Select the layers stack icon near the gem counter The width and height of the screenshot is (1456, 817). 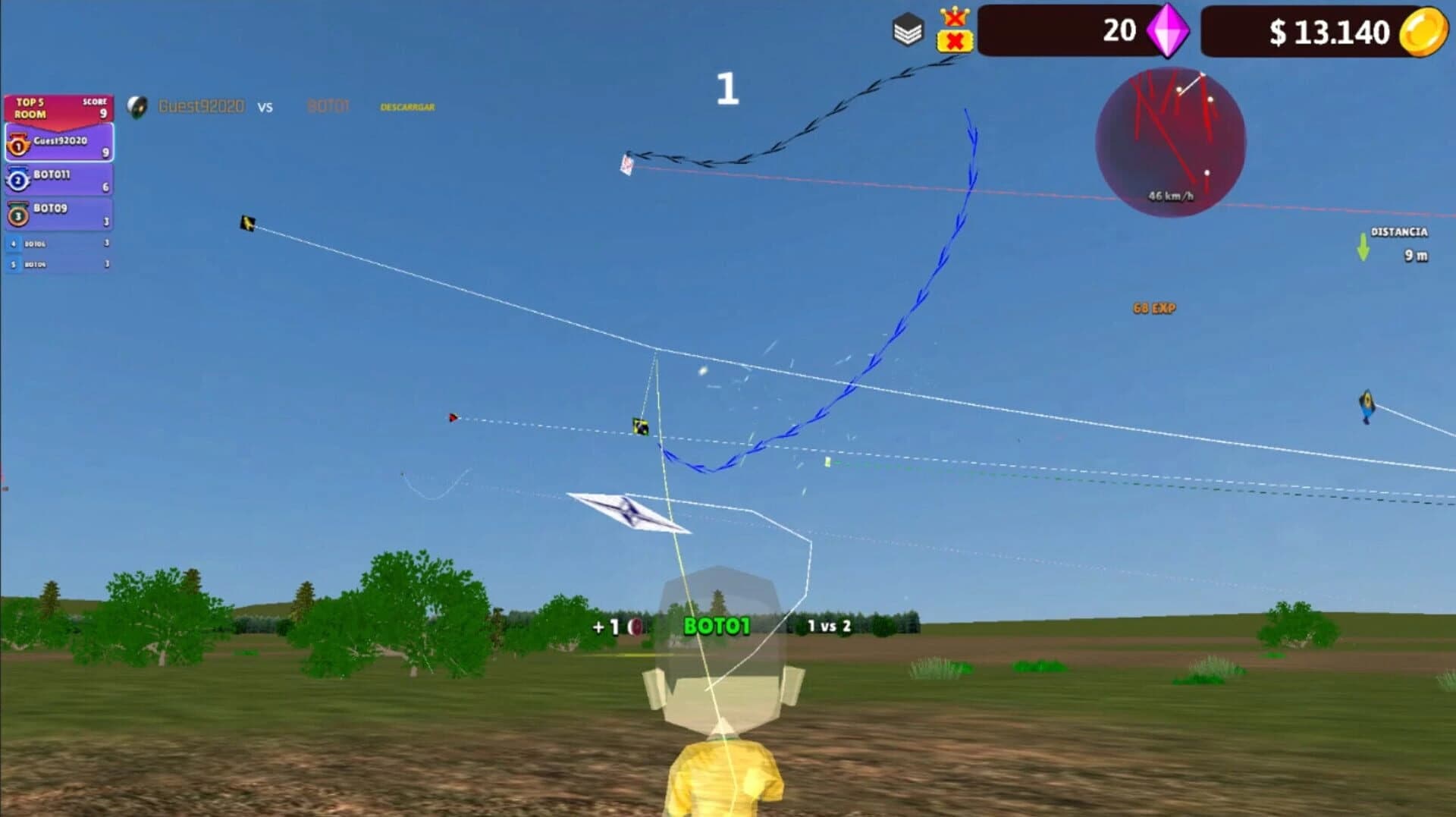point(907,30)
